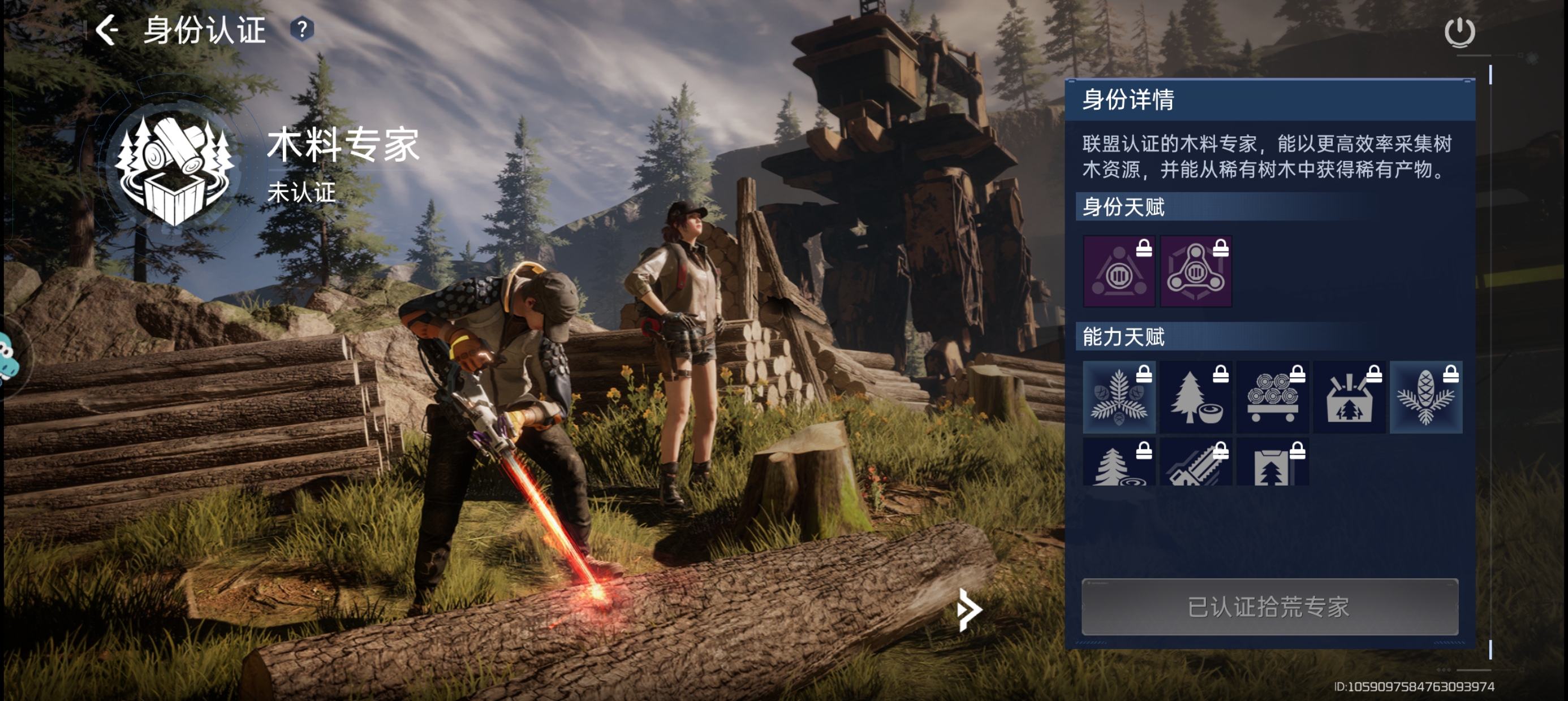
Task: Select the purple three-lobed spinner identity talent
Action: [1195, 271]
